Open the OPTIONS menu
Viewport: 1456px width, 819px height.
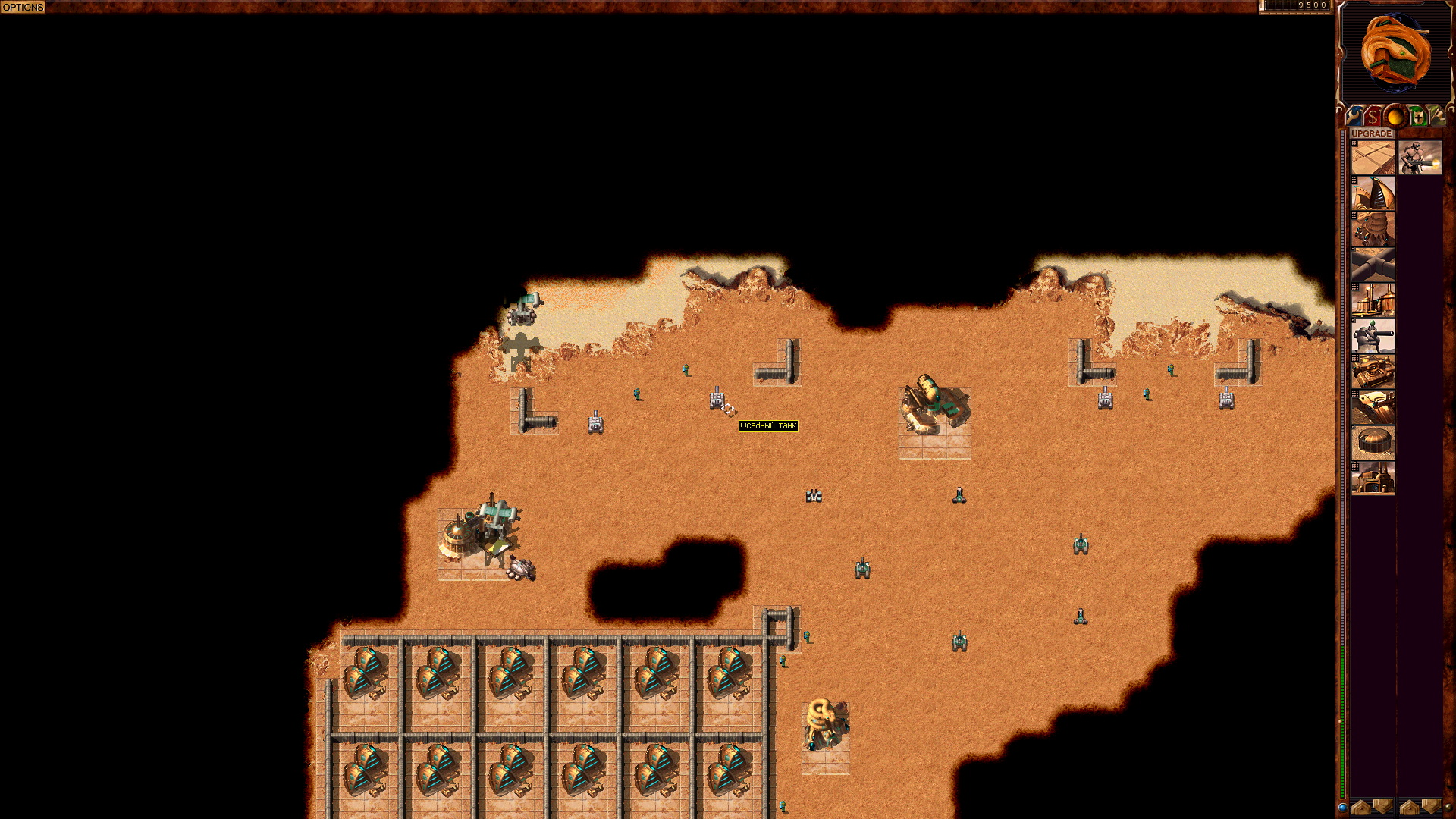[x=23, y=5]
